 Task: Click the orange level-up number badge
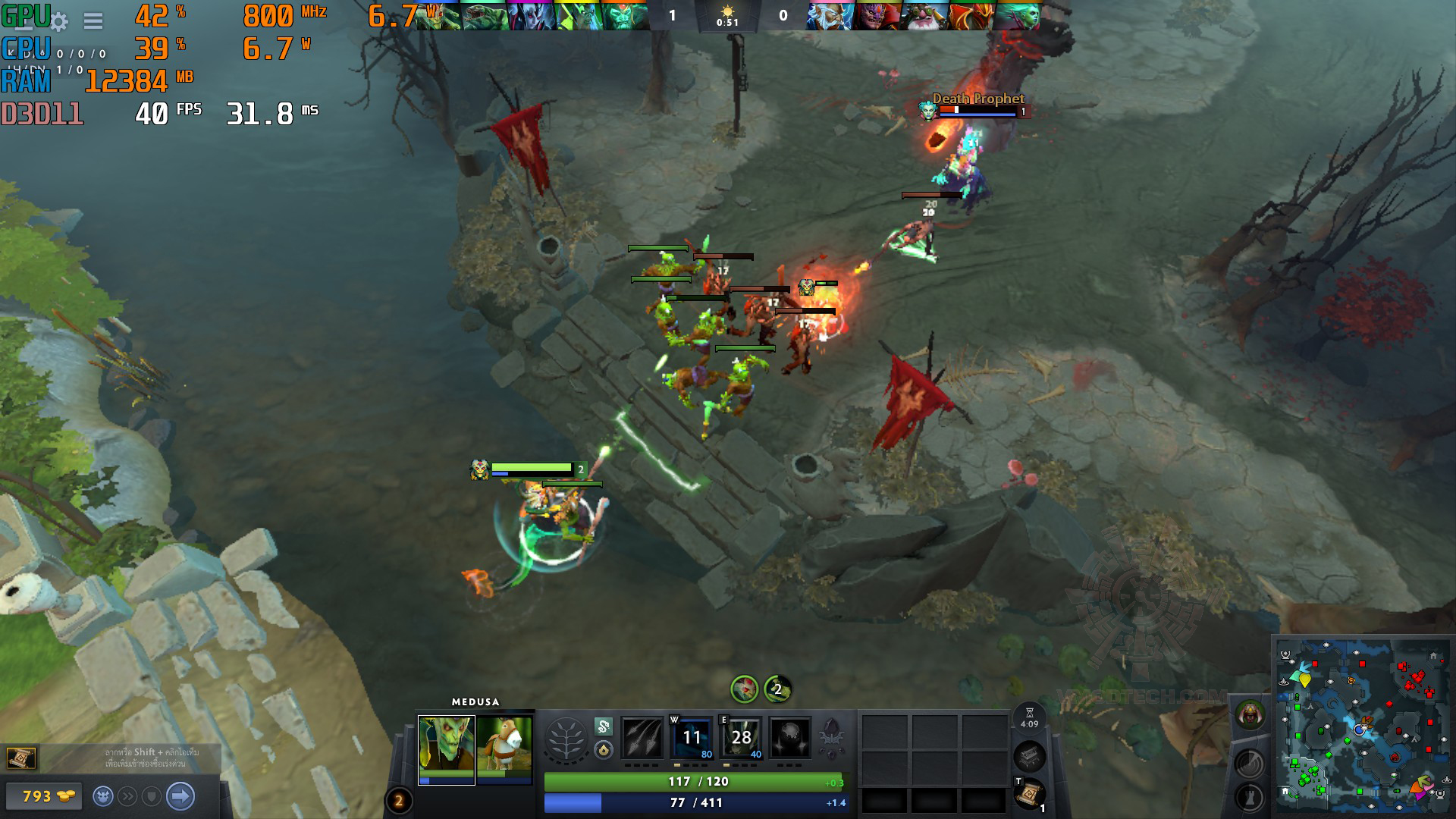click(399, 801)
